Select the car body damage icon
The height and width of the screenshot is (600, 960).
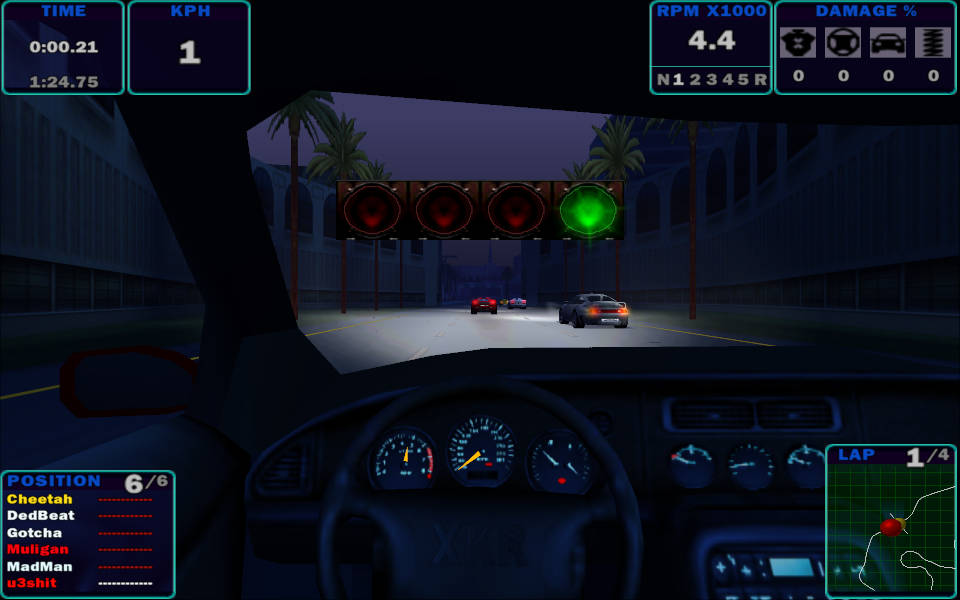(x=888, y=42)
